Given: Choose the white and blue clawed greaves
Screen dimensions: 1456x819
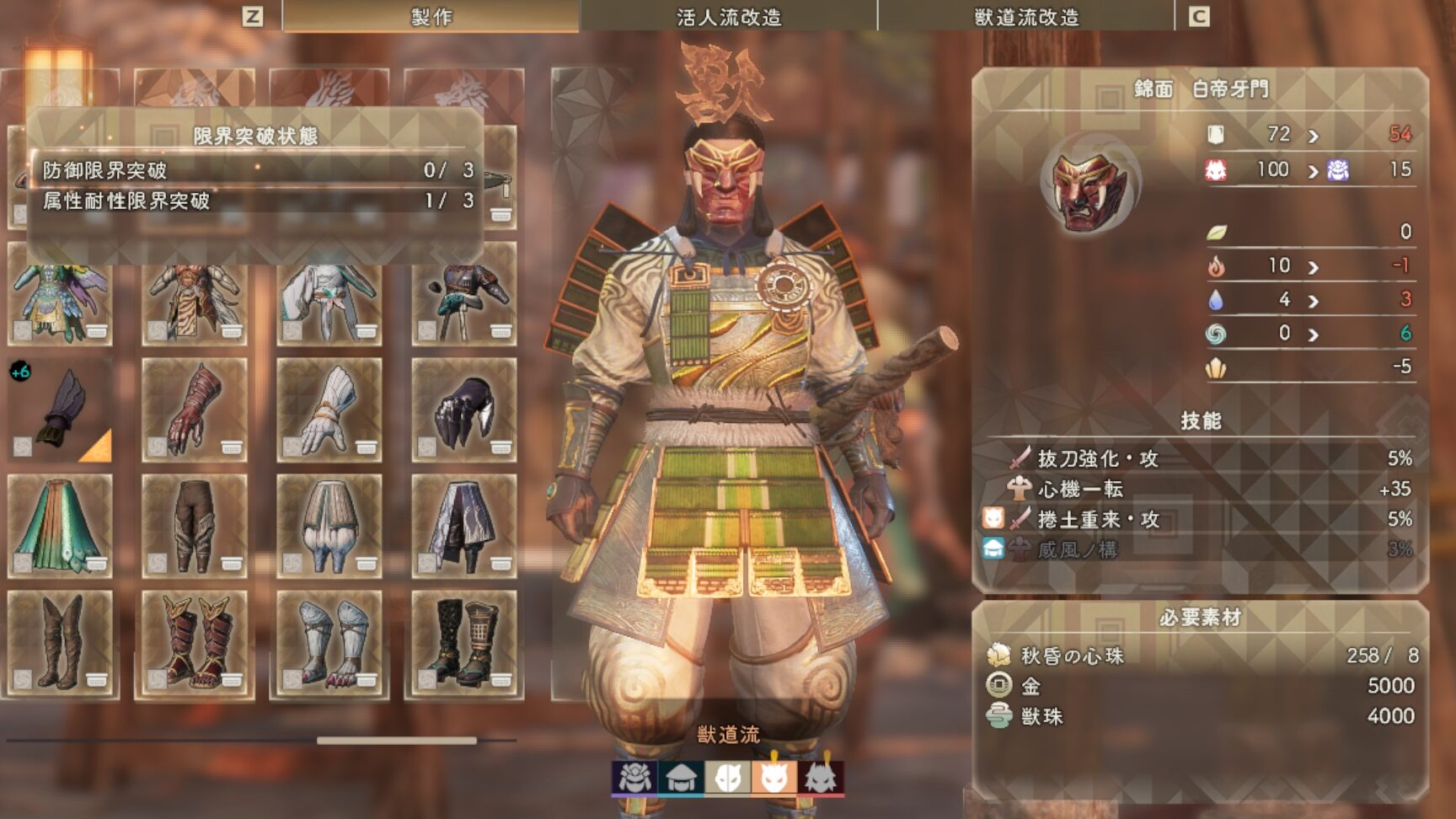Looking at the screenshot, I should [329, 642].
